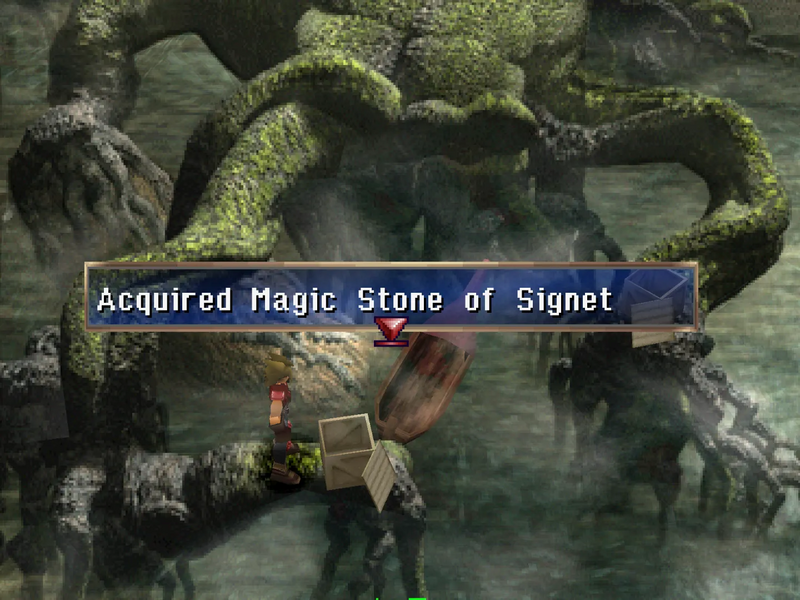Dismiss the Acquired Magic Stone of Signet message
This screenshot has height=600, width=800.
pyautogui.click(x=390, y=297)
